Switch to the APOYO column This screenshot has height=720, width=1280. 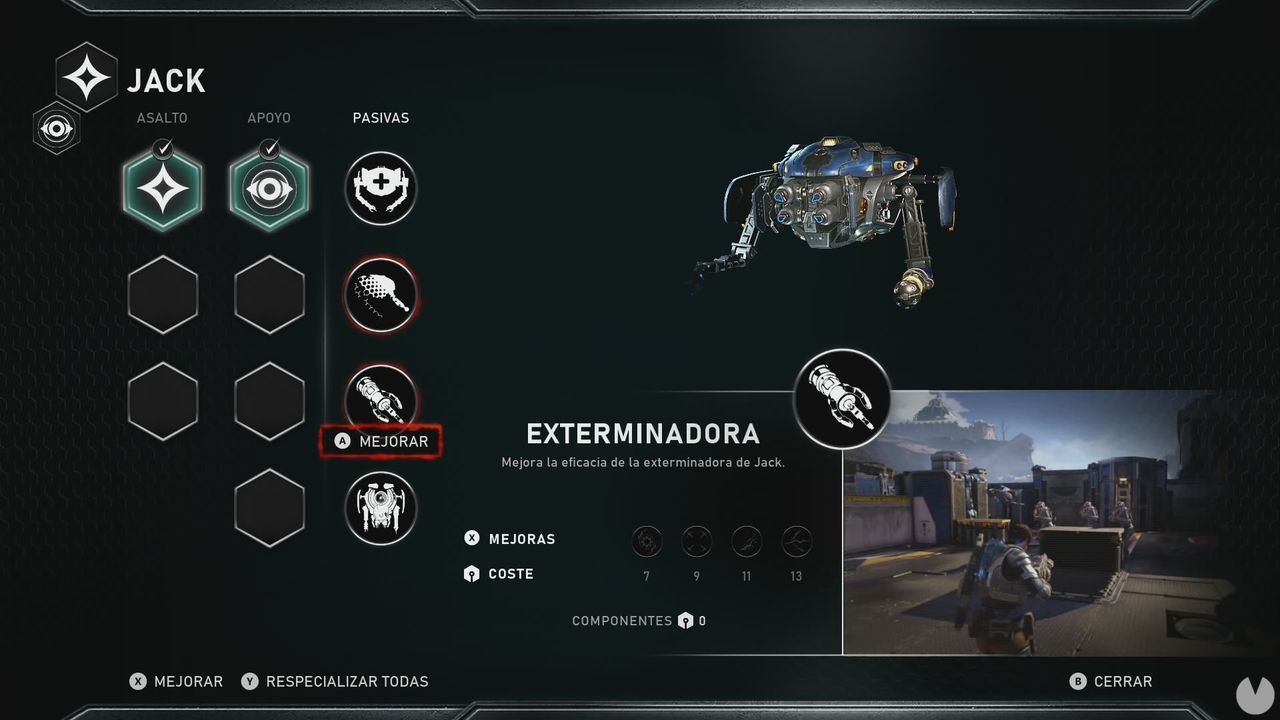[x=269, y=117]
